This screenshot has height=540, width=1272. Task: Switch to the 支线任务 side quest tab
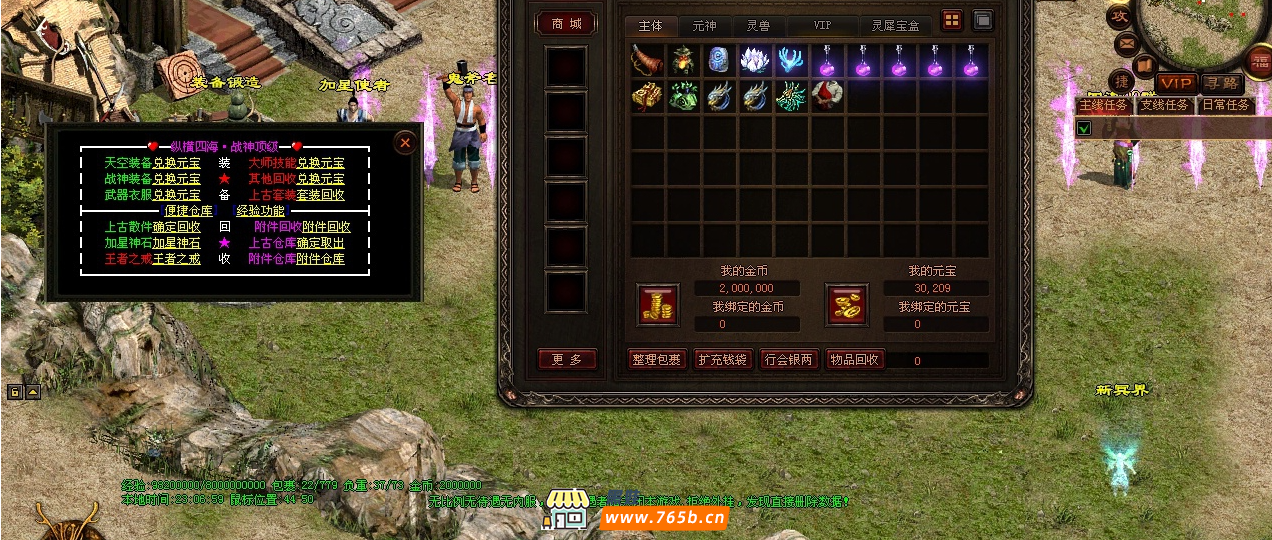tap(1165, 105)
